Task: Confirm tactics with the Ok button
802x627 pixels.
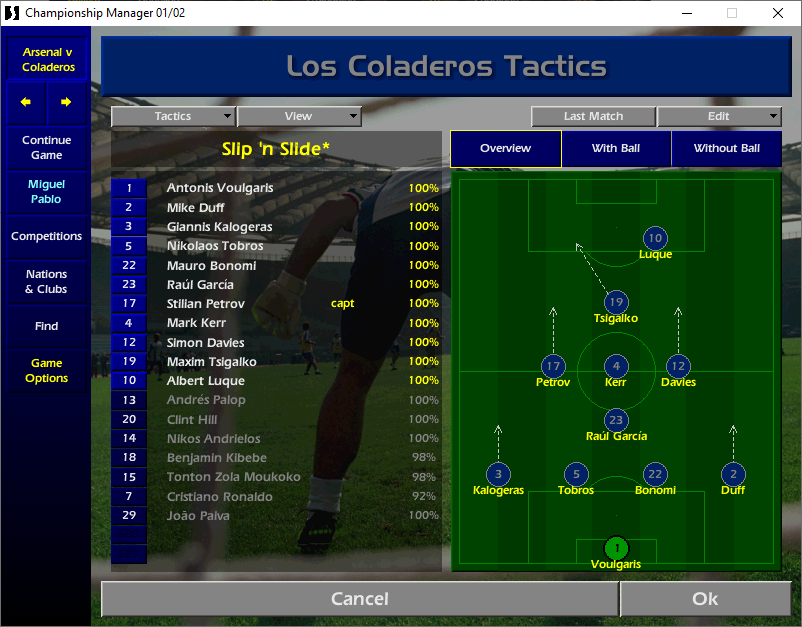Action: point(705,598)
